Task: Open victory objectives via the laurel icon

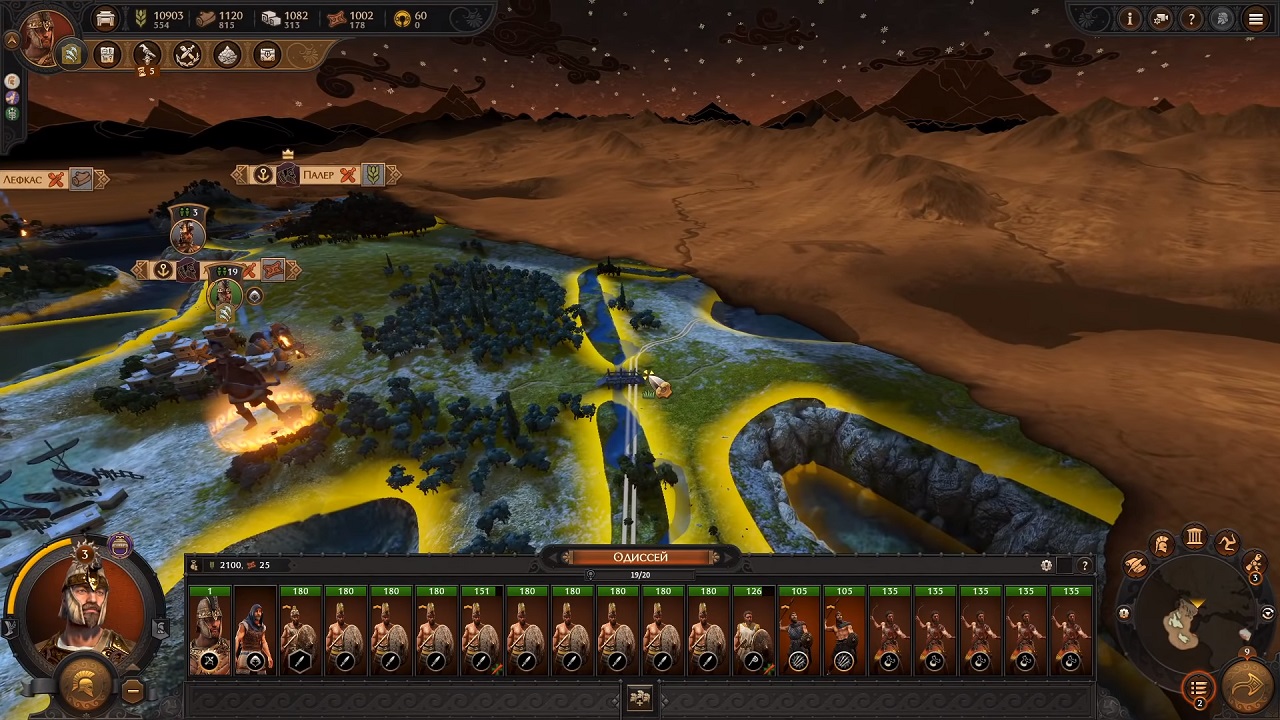Action: (x=187, y=55)
